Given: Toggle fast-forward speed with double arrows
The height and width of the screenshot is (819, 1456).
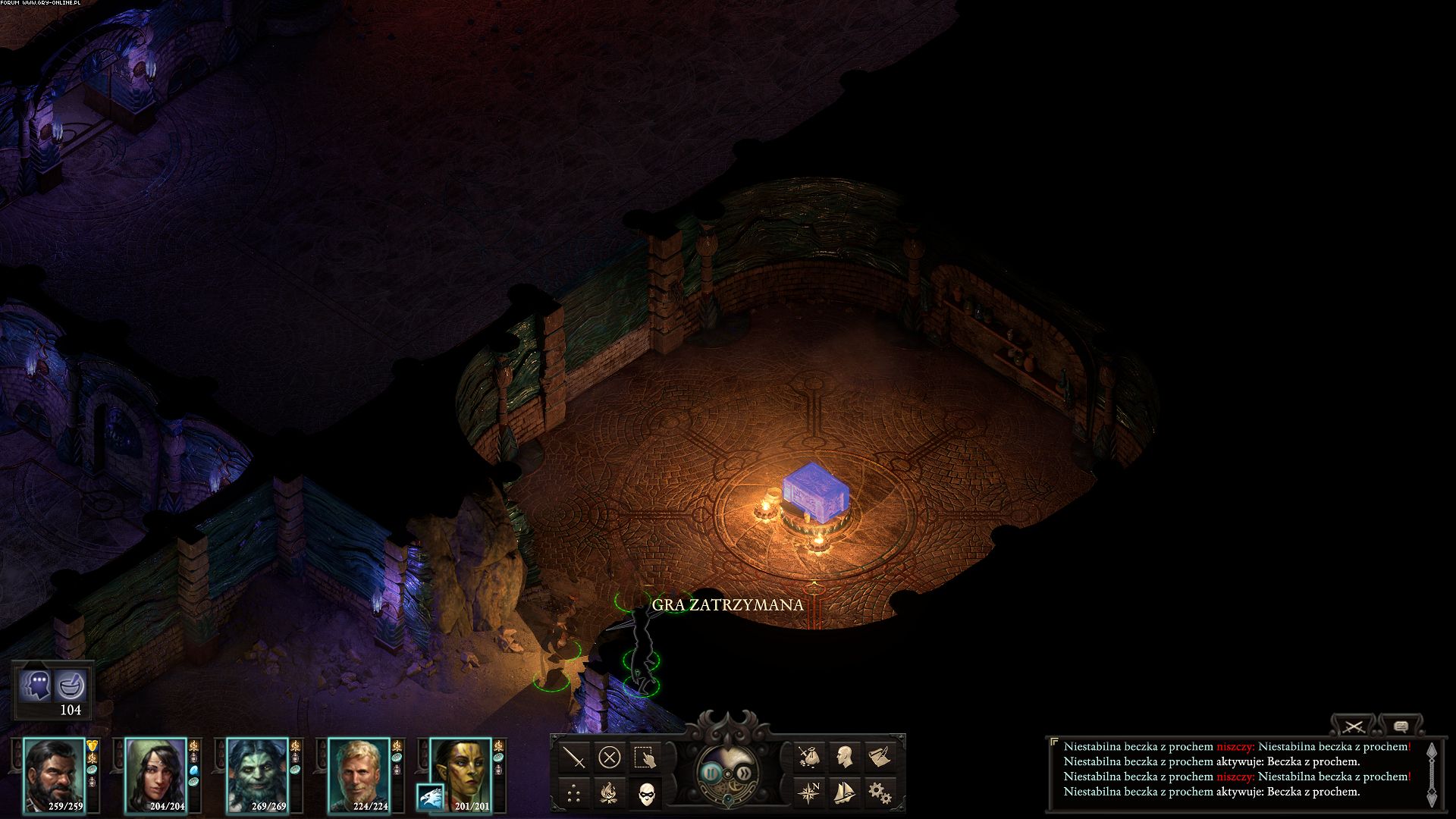Looking at the screenshot, I should pyautogui.click(x=745, y=773).
